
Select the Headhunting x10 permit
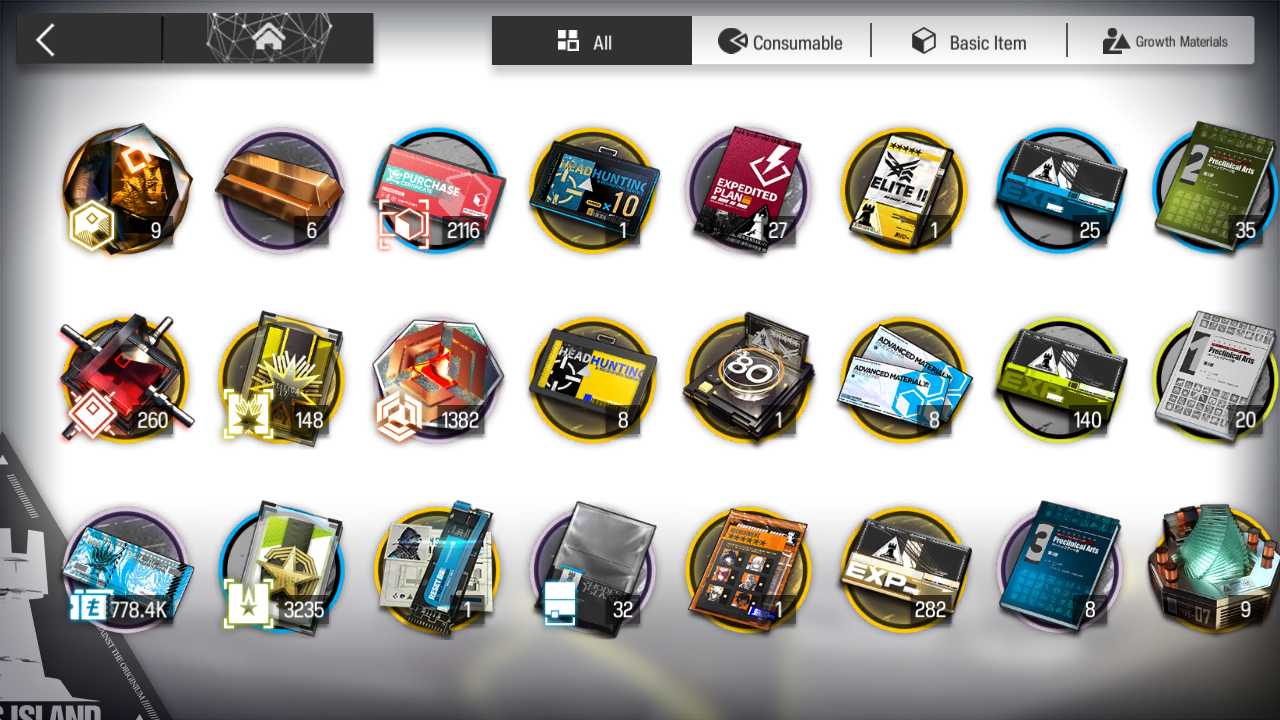coord(595,190)
